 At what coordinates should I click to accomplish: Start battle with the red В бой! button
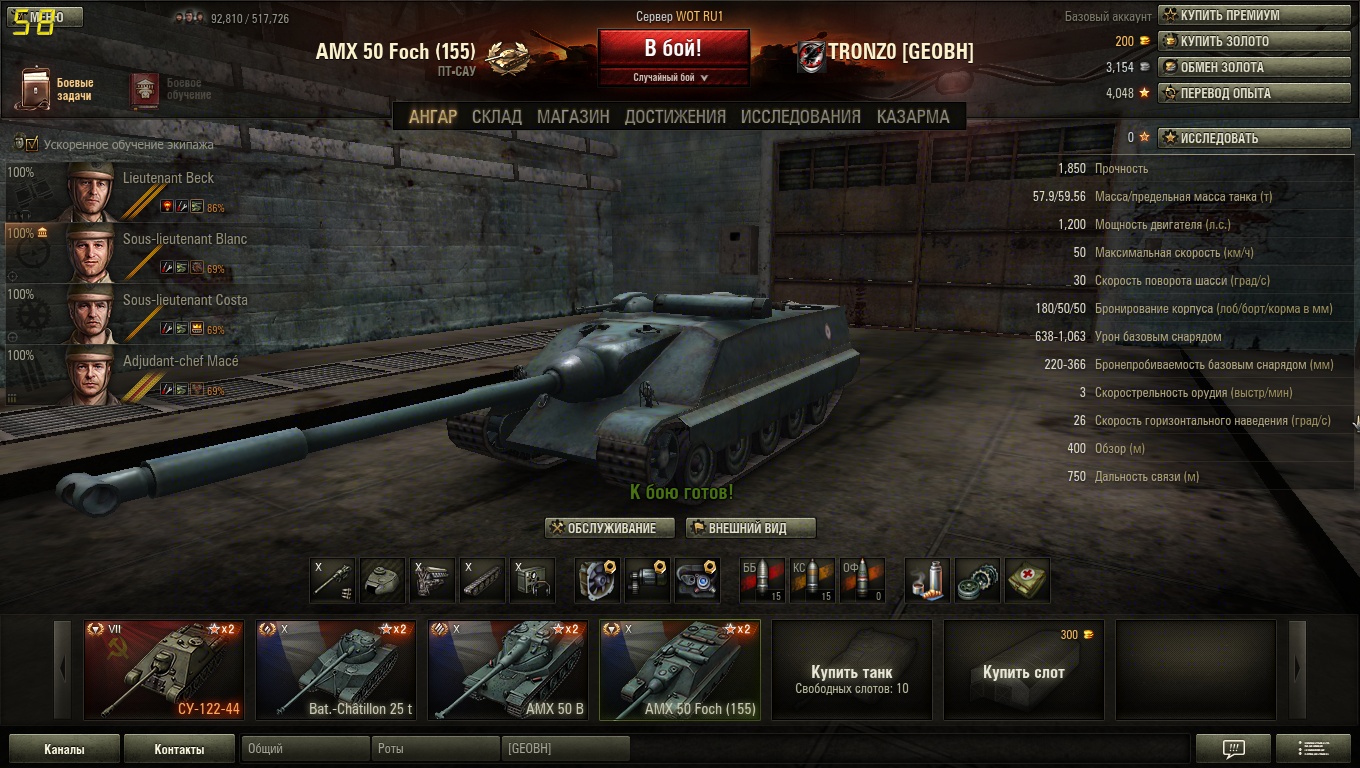tap(673, 48)
